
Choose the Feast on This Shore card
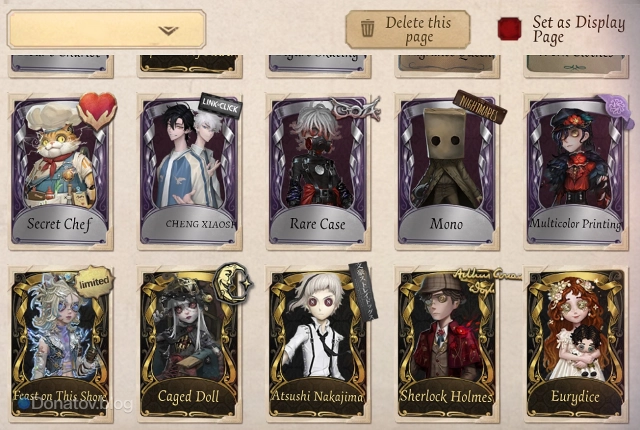pos(61,343)
